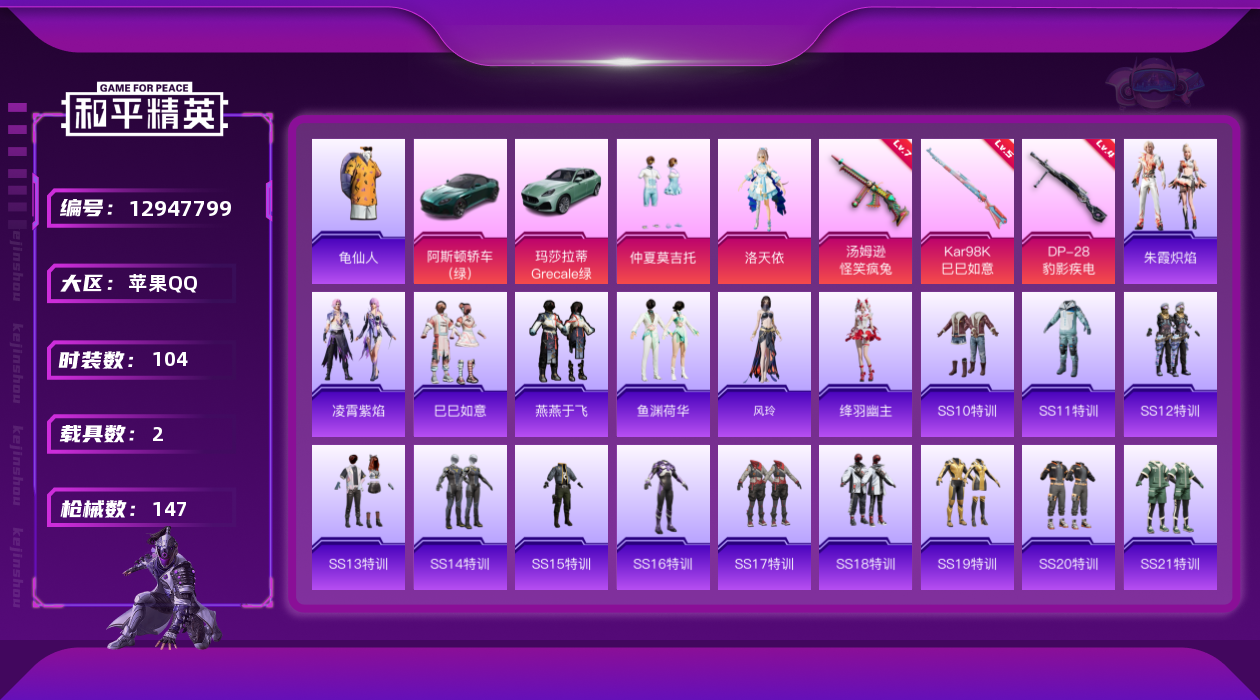Select the 燕燕于飞 outfit tile
This screenshot has height=700, width=1260.
pyautogui.click(x=561, y=364)
